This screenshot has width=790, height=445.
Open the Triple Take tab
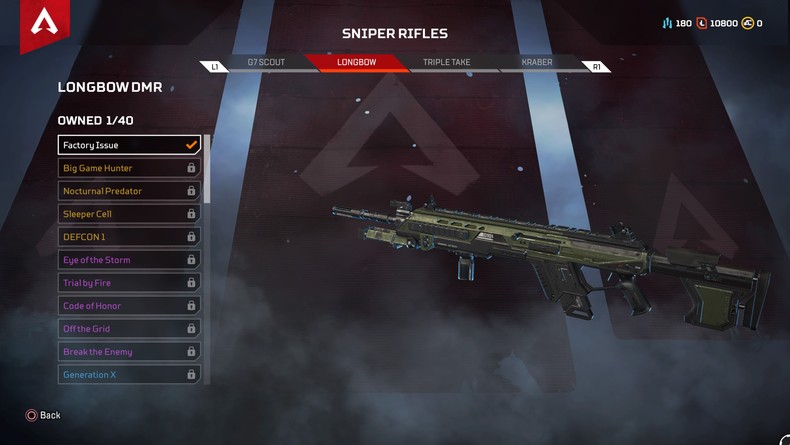click(x=446, y=62)
